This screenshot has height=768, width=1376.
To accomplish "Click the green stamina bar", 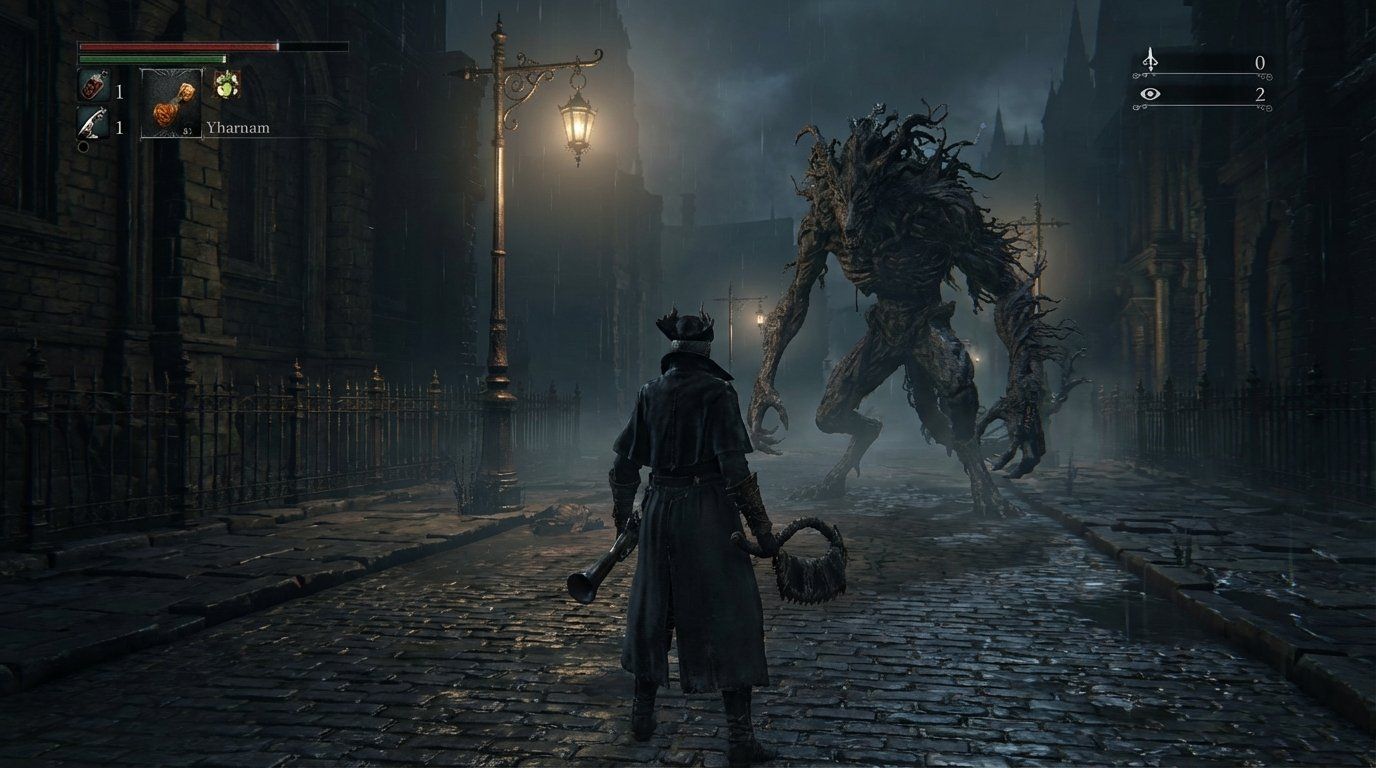I will [x=150, y=58].
